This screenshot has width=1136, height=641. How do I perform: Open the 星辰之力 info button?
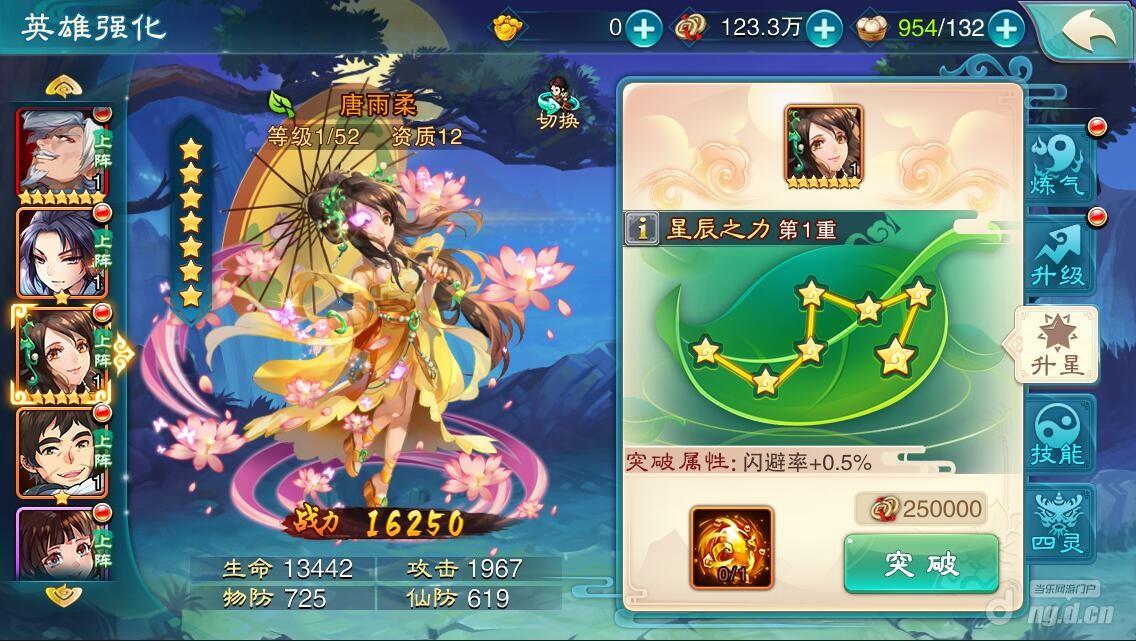click(x=641, y=229)
